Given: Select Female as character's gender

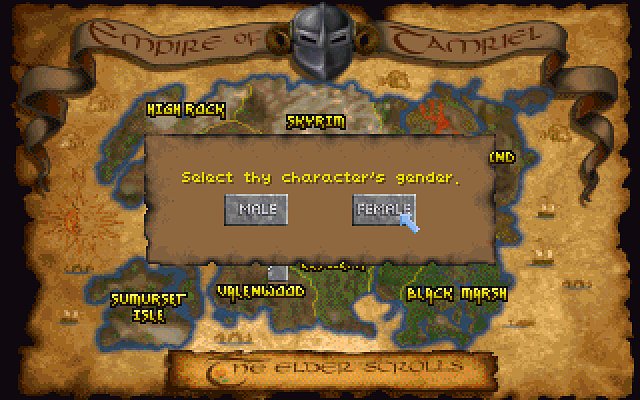Looking at the screenshot, I should pos(383,209).
